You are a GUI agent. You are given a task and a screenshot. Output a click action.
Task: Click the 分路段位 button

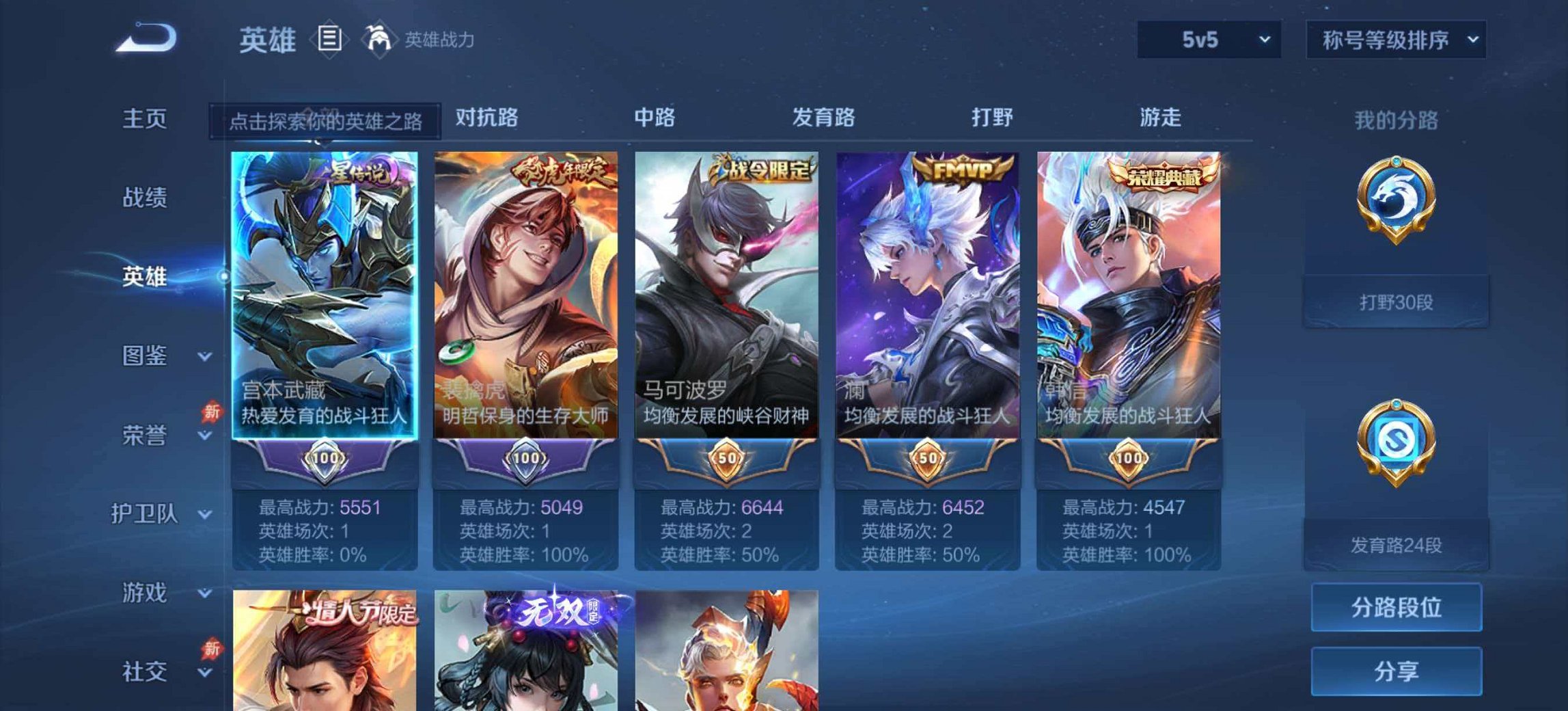(x=1396, y=607)
